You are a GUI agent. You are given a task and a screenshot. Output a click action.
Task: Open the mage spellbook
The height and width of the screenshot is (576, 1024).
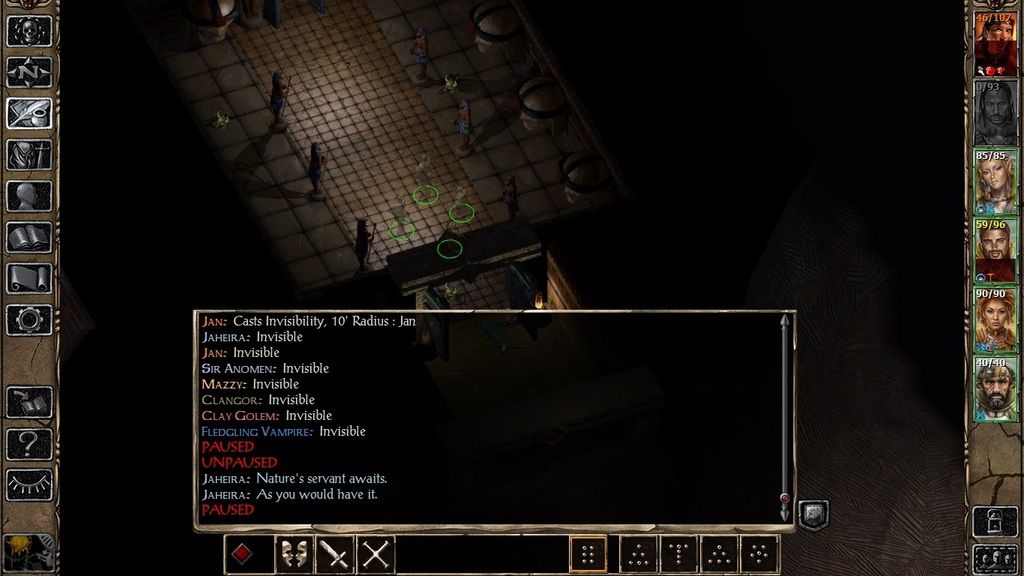coord(29,237)
